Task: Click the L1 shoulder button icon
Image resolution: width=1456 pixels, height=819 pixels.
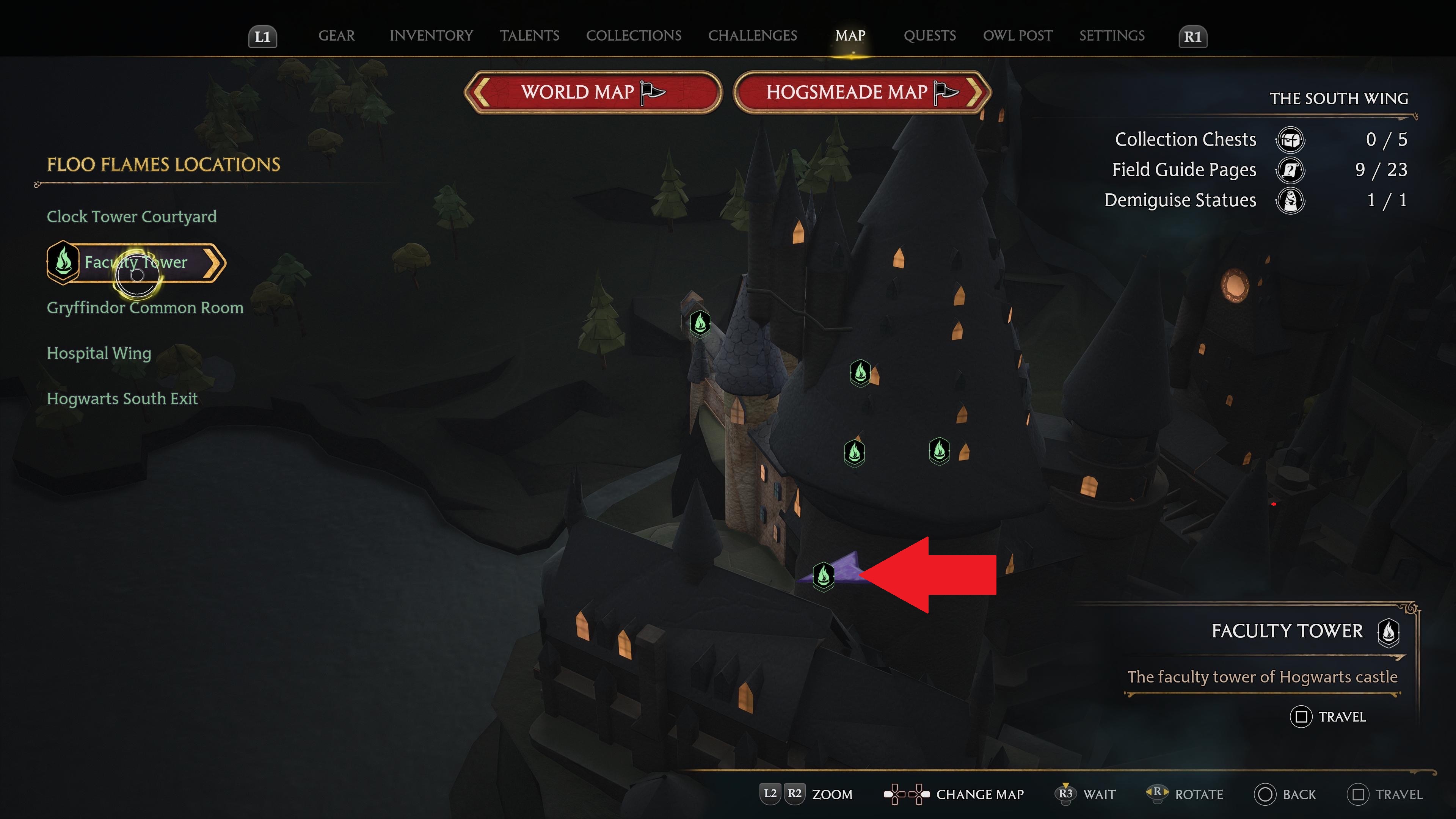Action: point(262,37)
